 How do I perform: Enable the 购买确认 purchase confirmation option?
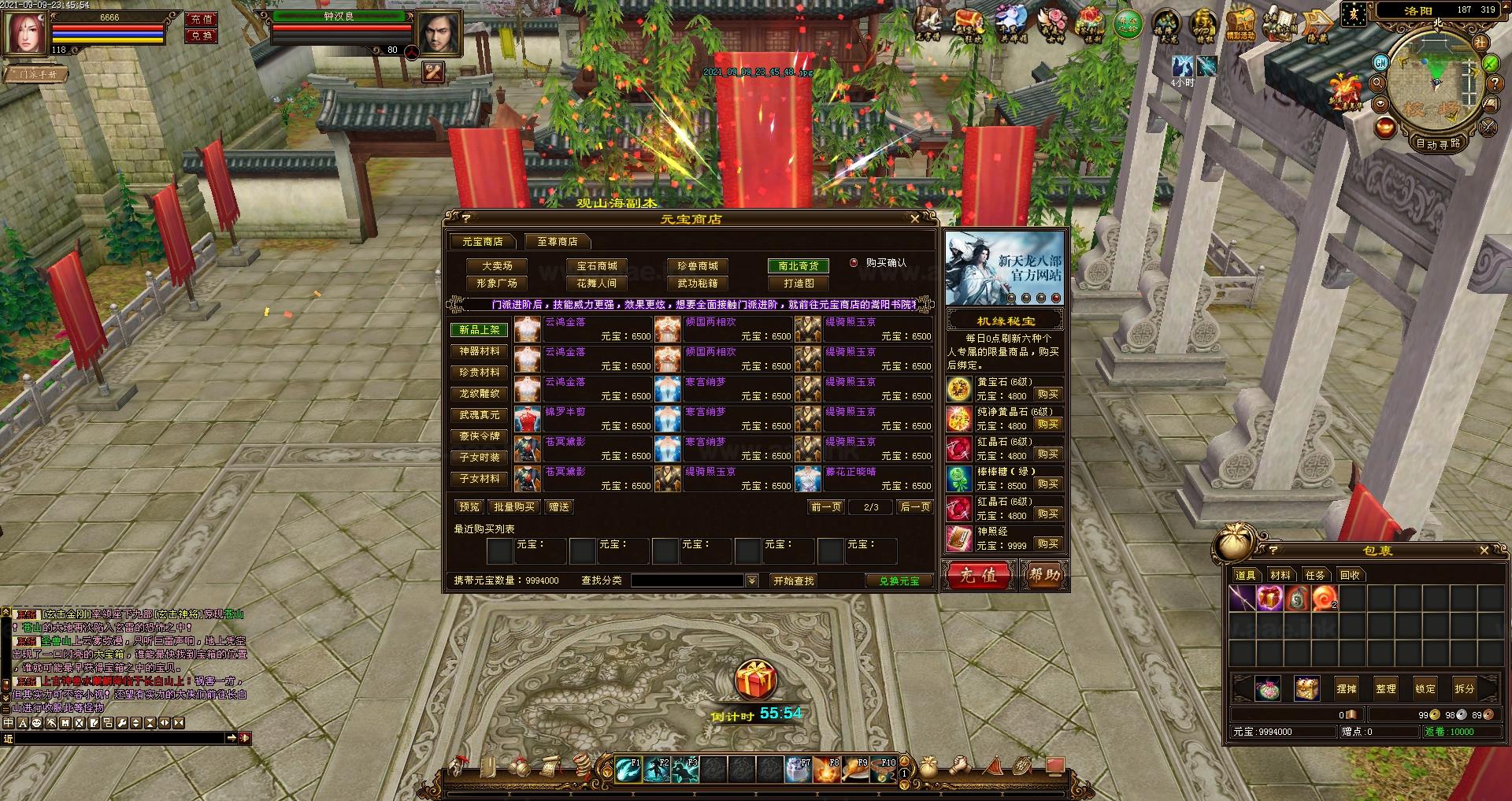(853, 263)
